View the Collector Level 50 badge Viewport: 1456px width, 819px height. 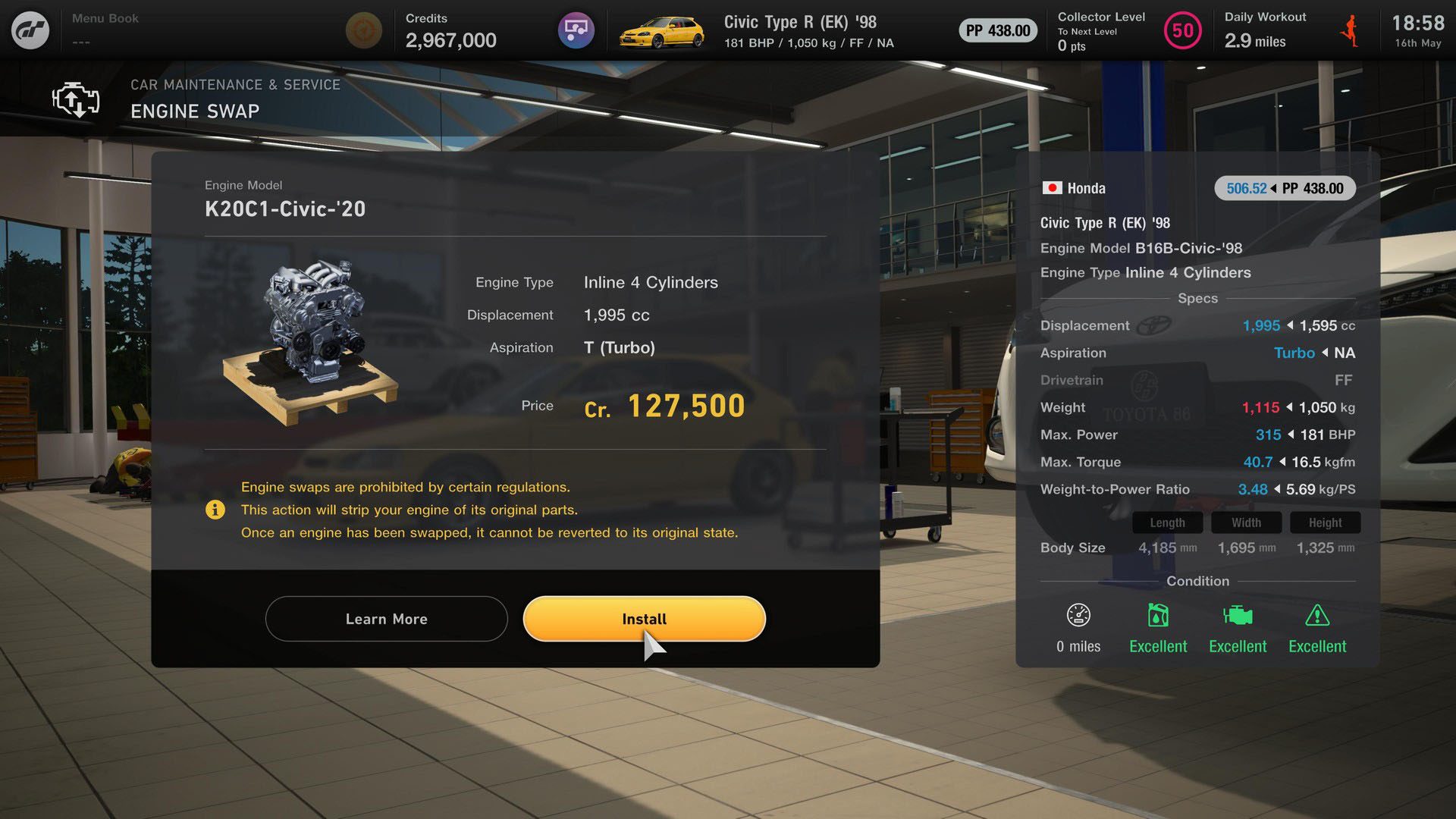1182,31
